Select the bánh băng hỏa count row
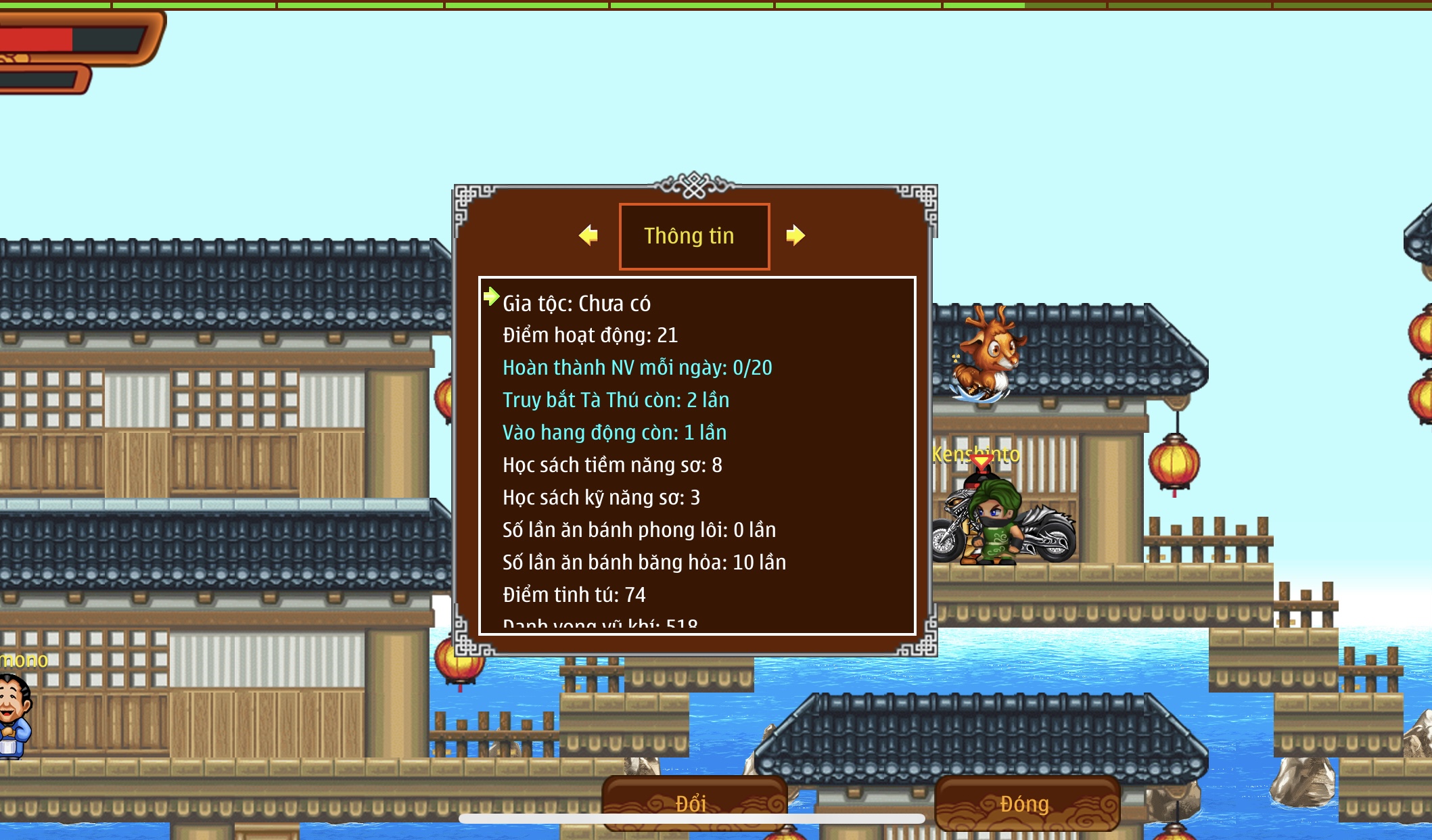The height and width of the screenshot is (840, 1432). [644, 562]
